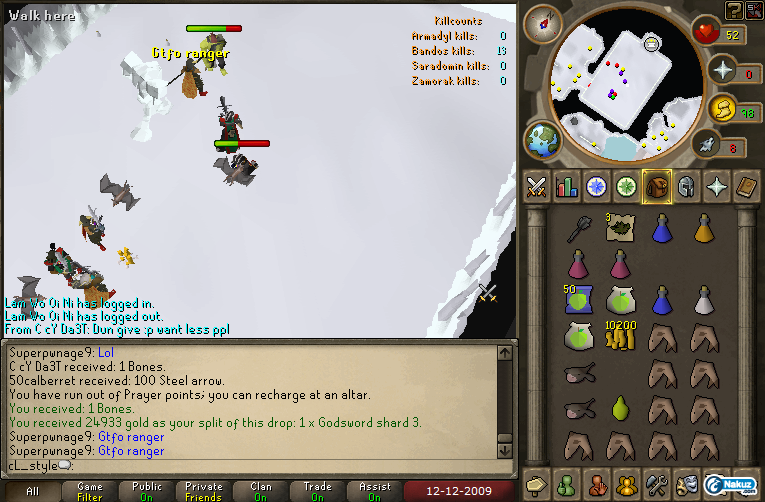Image resolution: width=765 pixels, height=502 pixels.
Task: Toggle the Public chat filter
Action: (147, 492)
